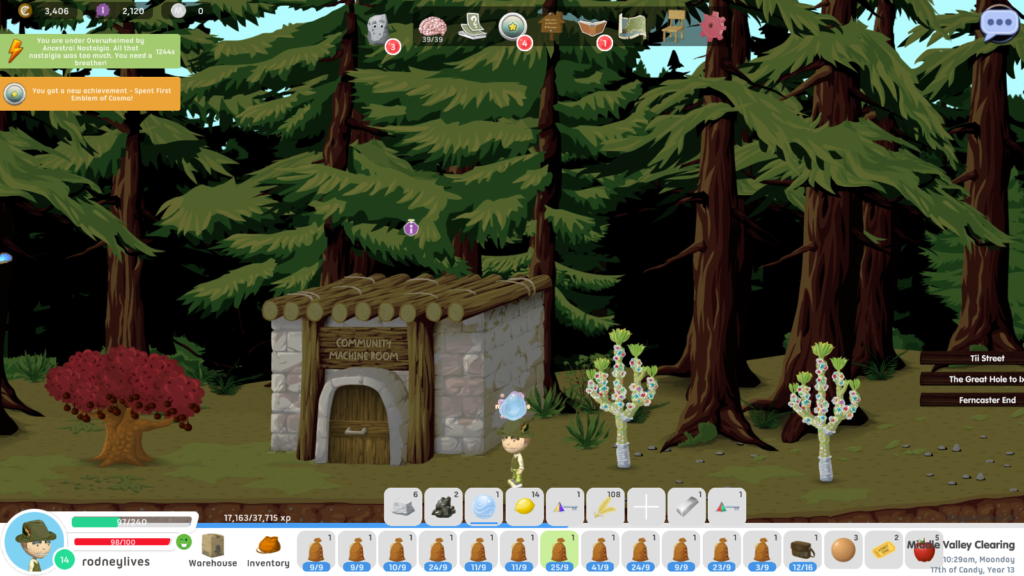This screenshot has width=1024, height=576.
Task: Select the green-highlighted sack slot
Action: [x=559, y=550]
